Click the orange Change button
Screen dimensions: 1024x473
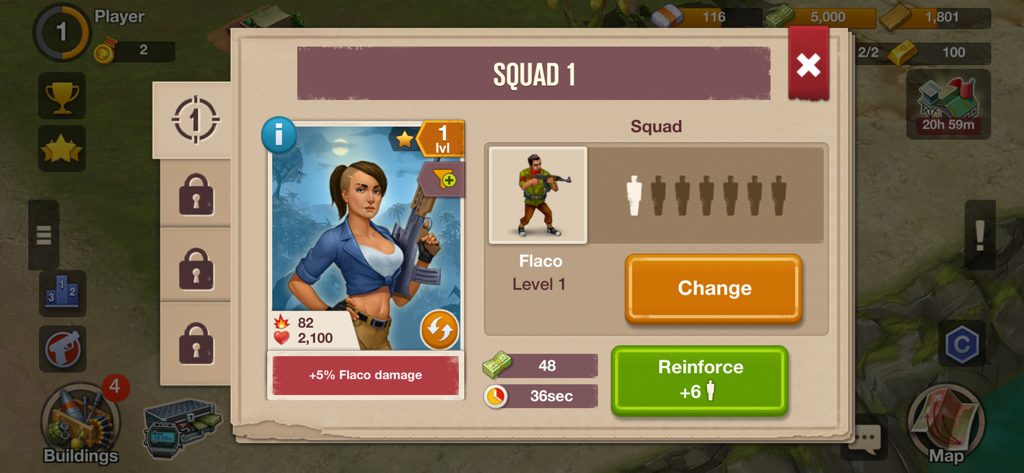coord(713,288)
